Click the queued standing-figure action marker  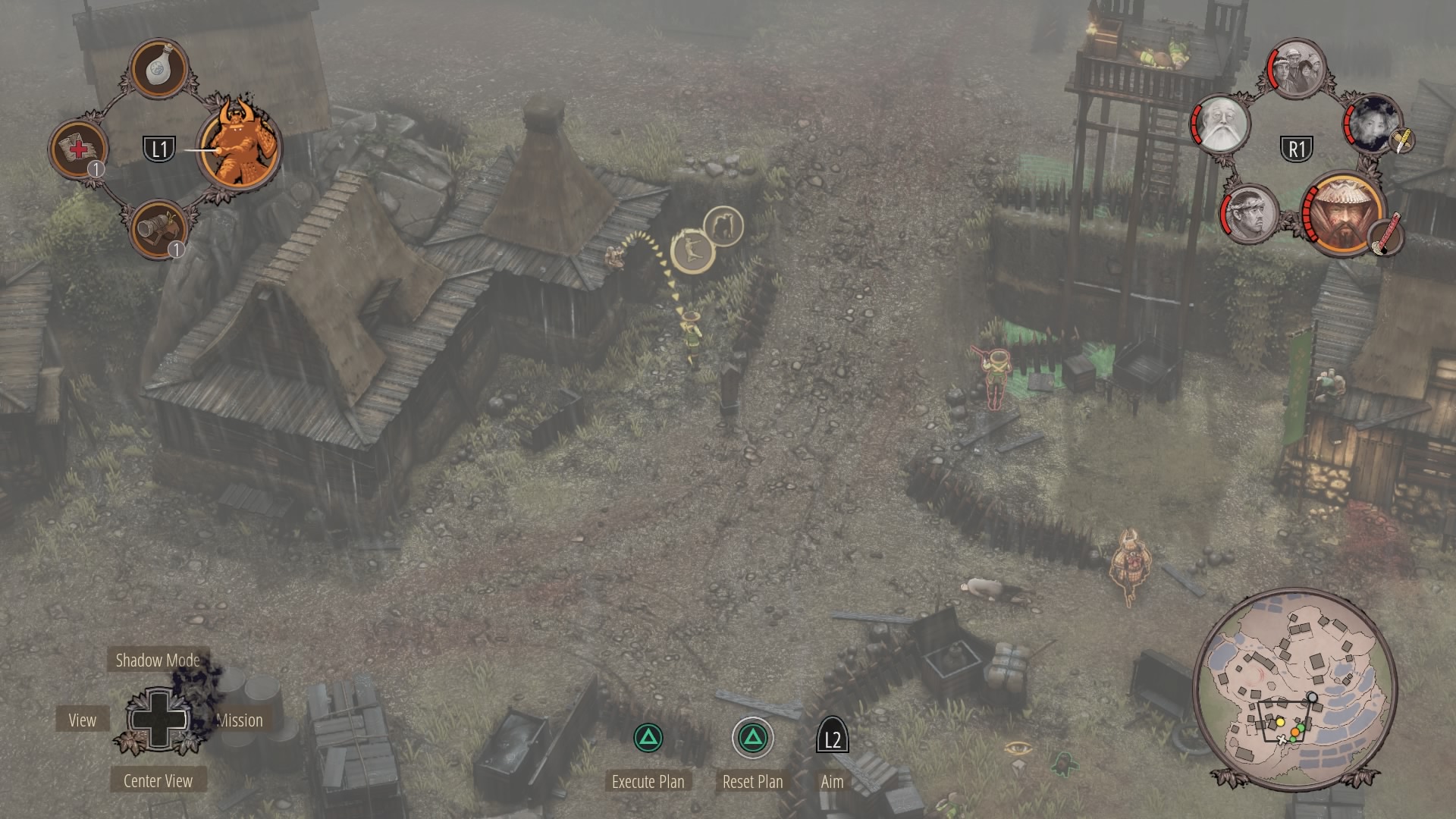tap(723, 226)
